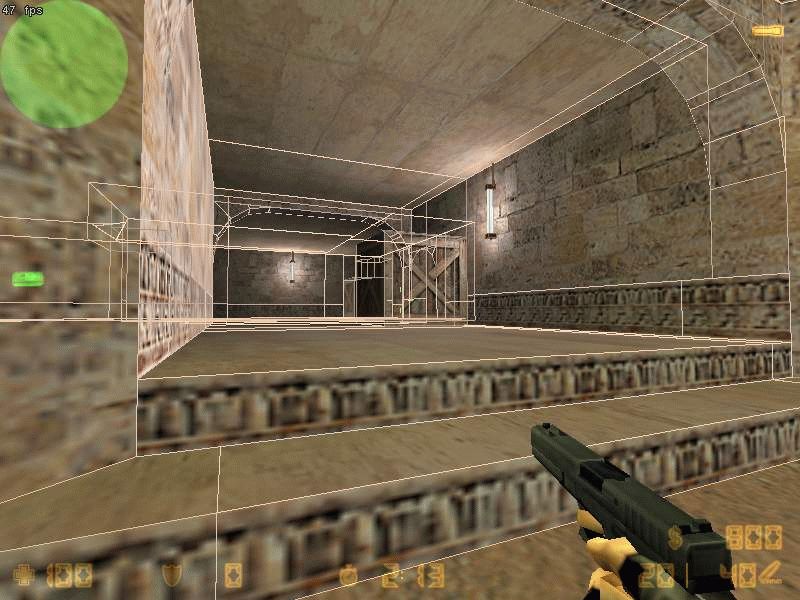This screenshot has height=600, width=800.
Task: Click the round timer clock icon
Action: 349,575
